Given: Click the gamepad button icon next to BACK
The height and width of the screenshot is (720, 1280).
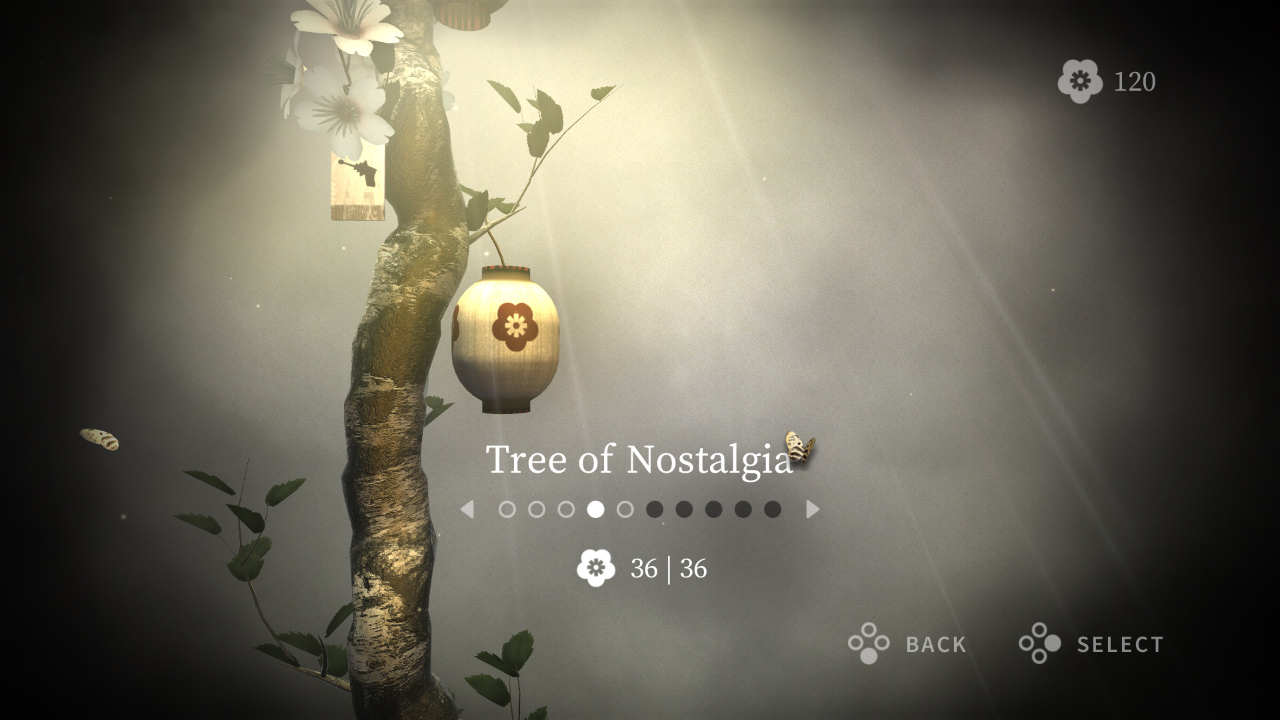Looking at the screenshot, I should (x=869, y=644).
